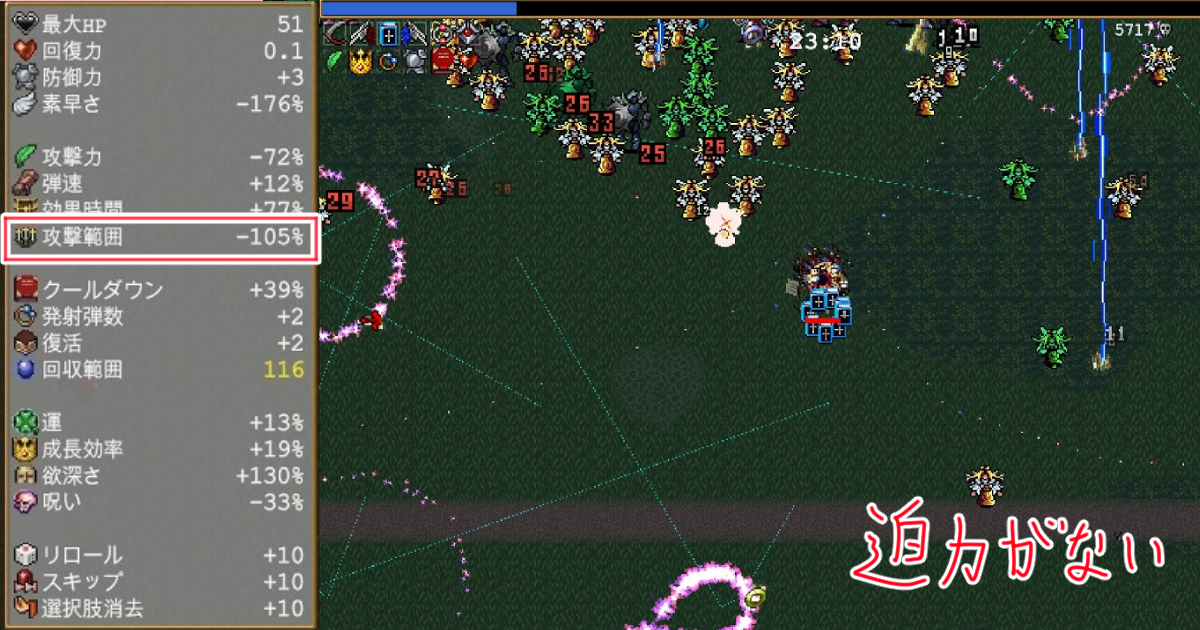1200x630 pixels.
Task: Select the silver Armor passive icon
Action: pyautogui.click(x=414, y=62)
